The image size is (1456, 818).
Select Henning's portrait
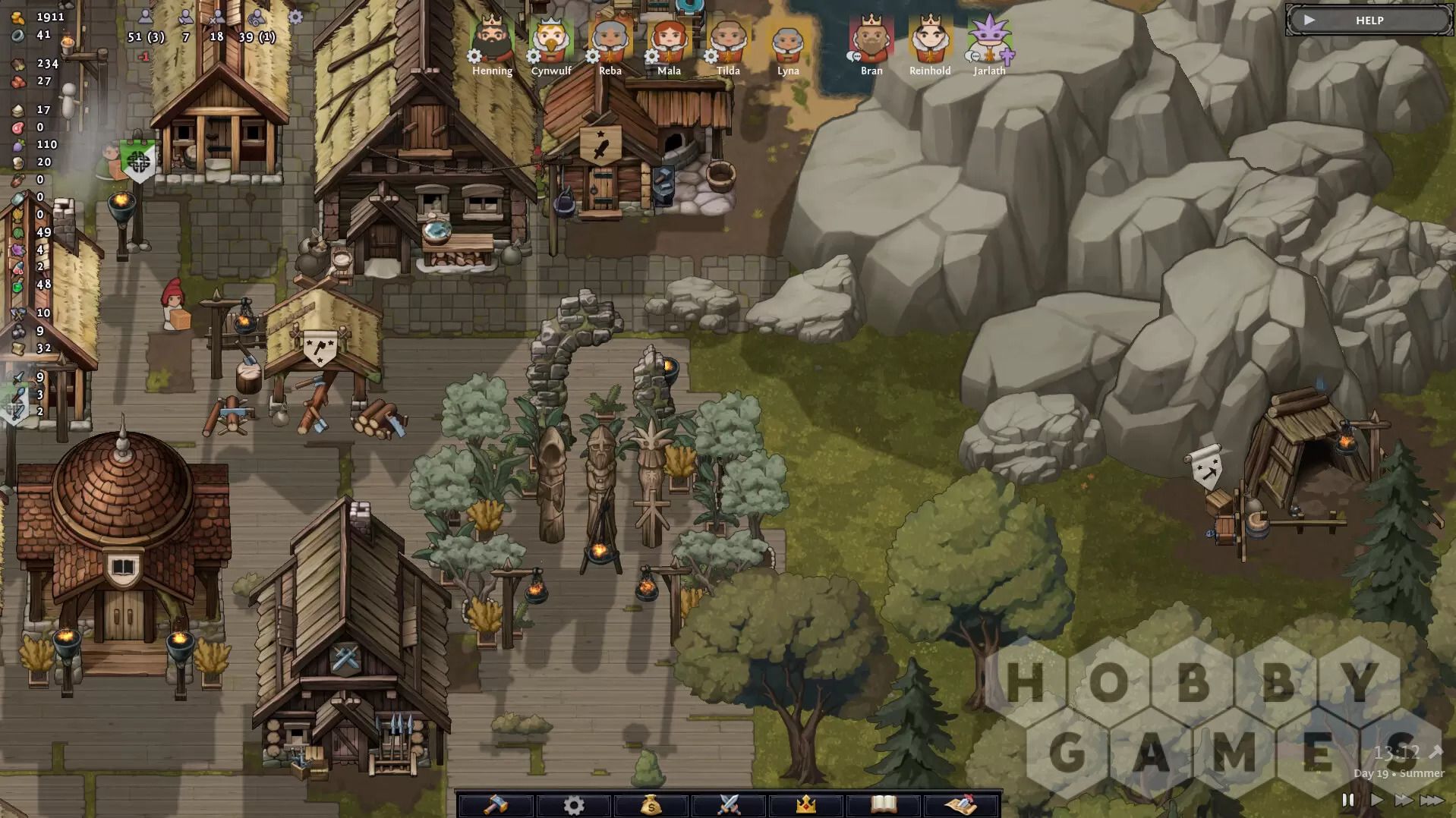point(492,39)
